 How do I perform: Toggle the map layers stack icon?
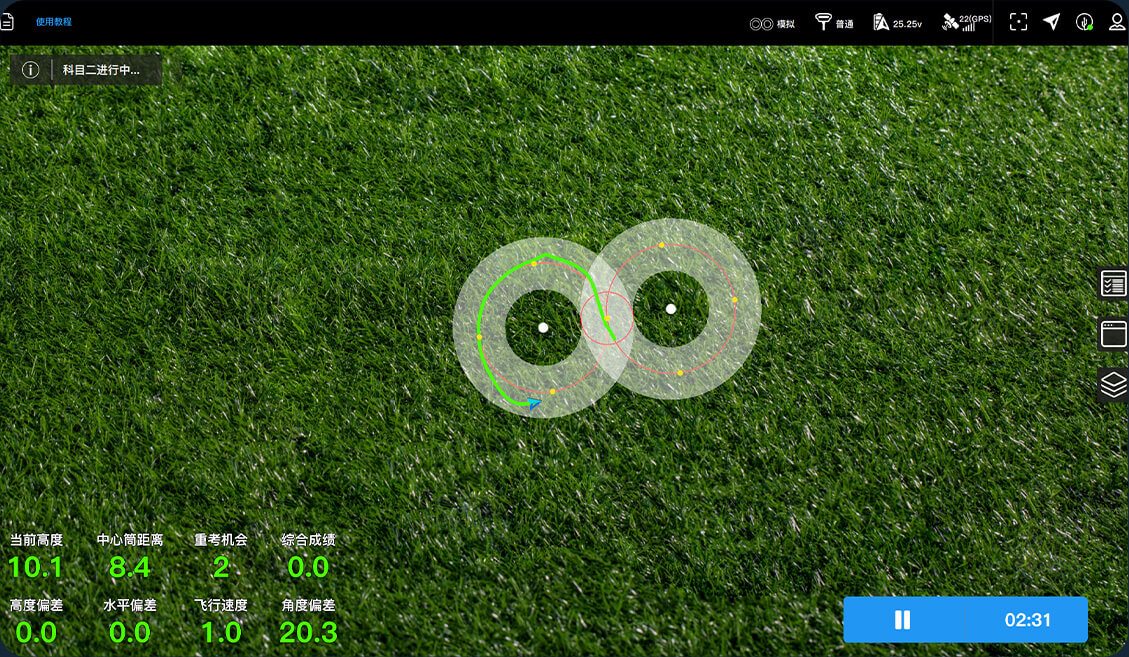[1113, 383]
